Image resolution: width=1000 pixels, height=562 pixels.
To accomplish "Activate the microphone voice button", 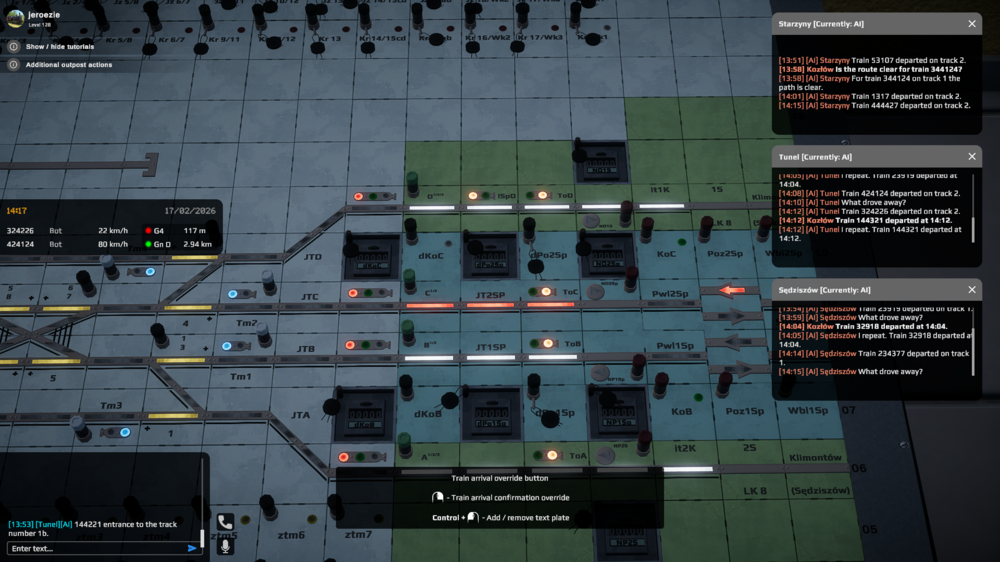I will pyautogui.click(x=225, y=545).
